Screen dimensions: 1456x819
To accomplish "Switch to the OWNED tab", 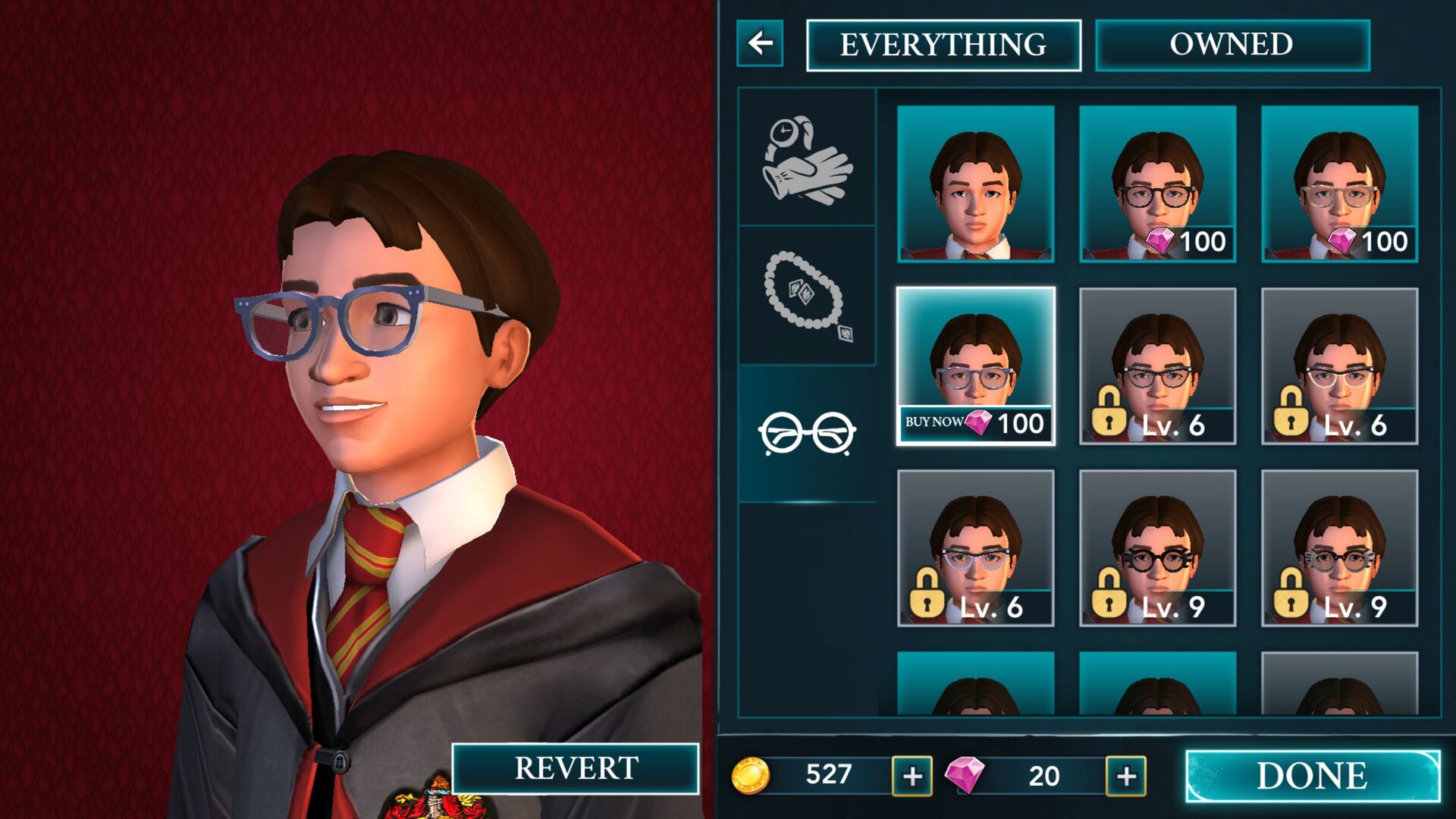I will (1228, 44).
